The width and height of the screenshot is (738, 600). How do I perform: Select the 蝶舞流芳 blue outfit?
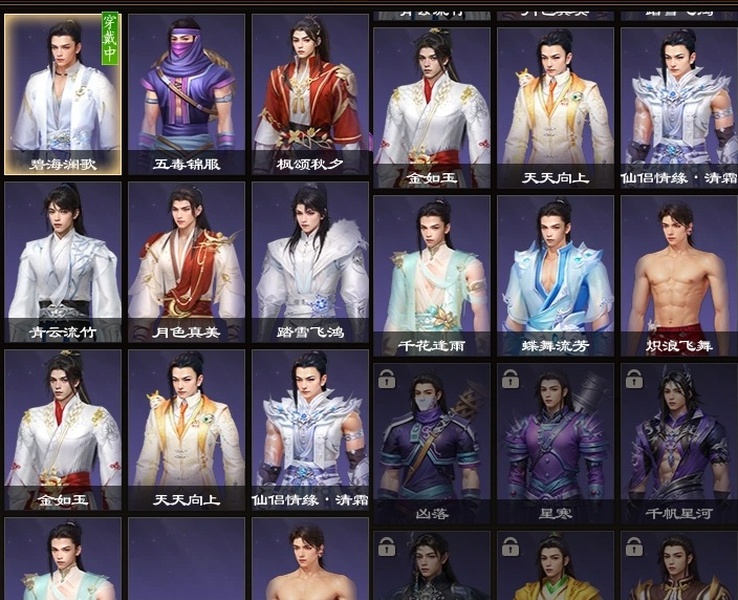click(555, 275)
